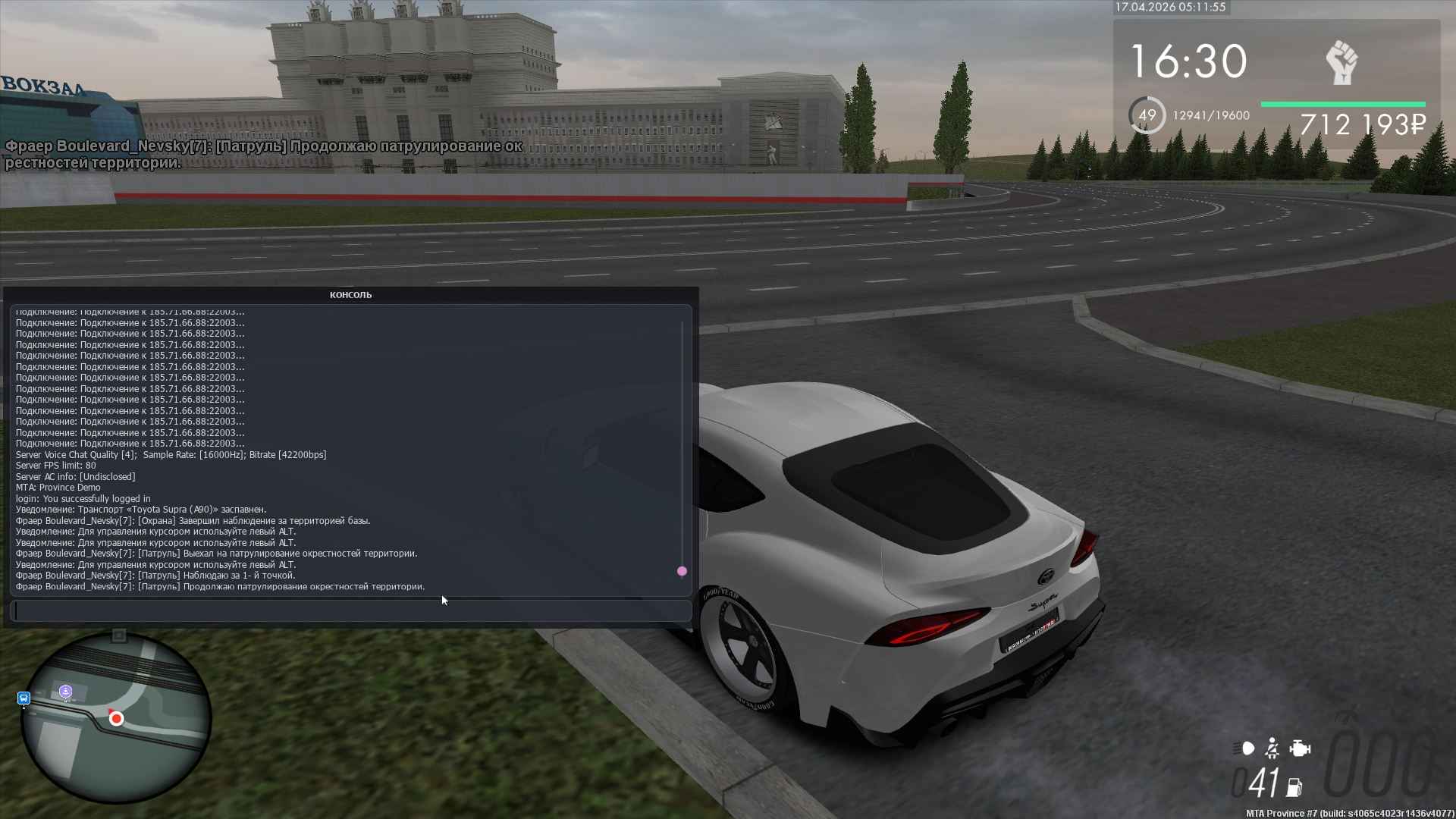Click the circular minimap

tap(115, 717)
